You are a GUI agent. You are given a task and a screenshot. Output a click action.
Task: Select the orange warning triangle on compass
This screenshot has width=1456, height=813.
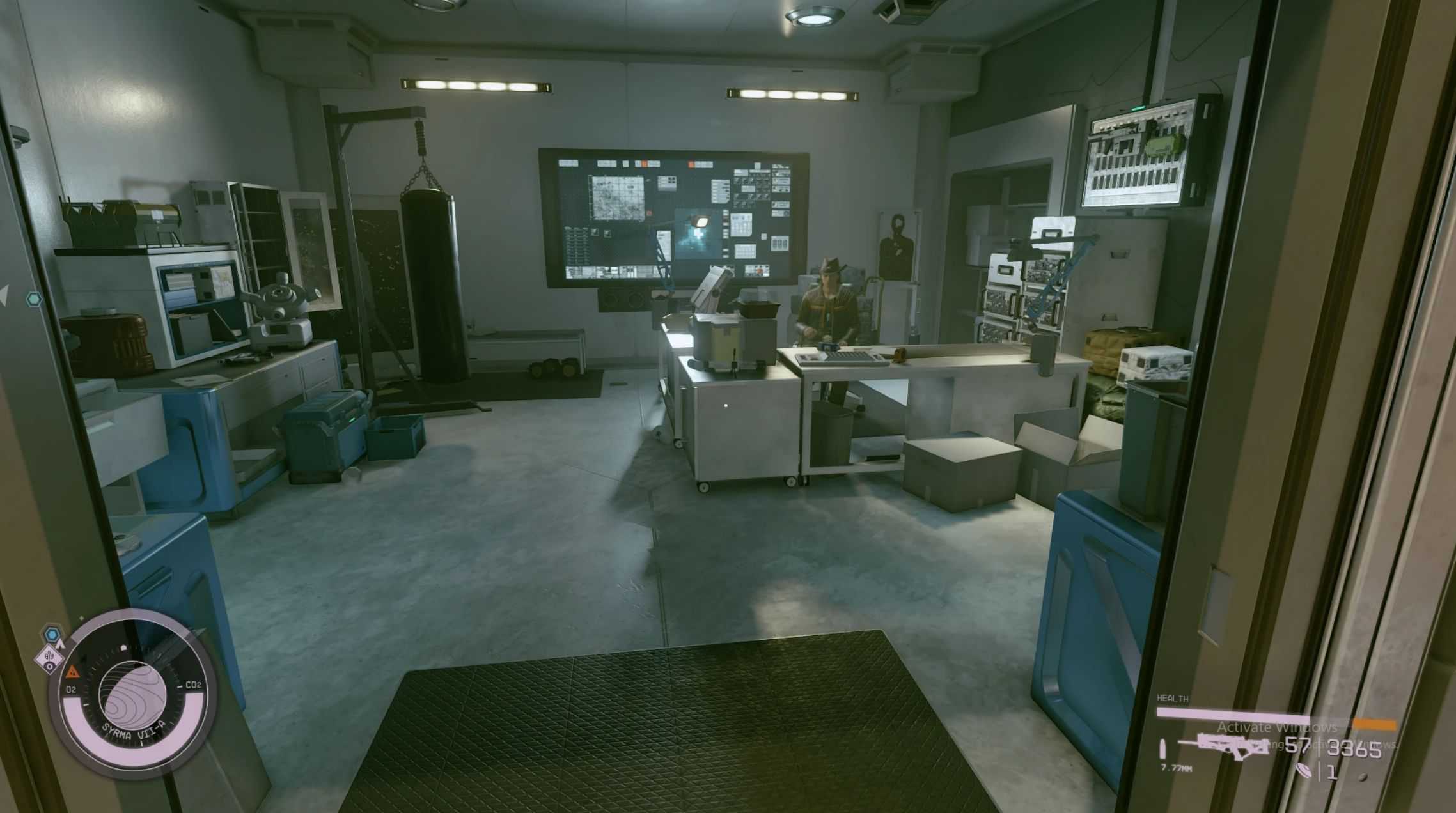pos(72,670)
